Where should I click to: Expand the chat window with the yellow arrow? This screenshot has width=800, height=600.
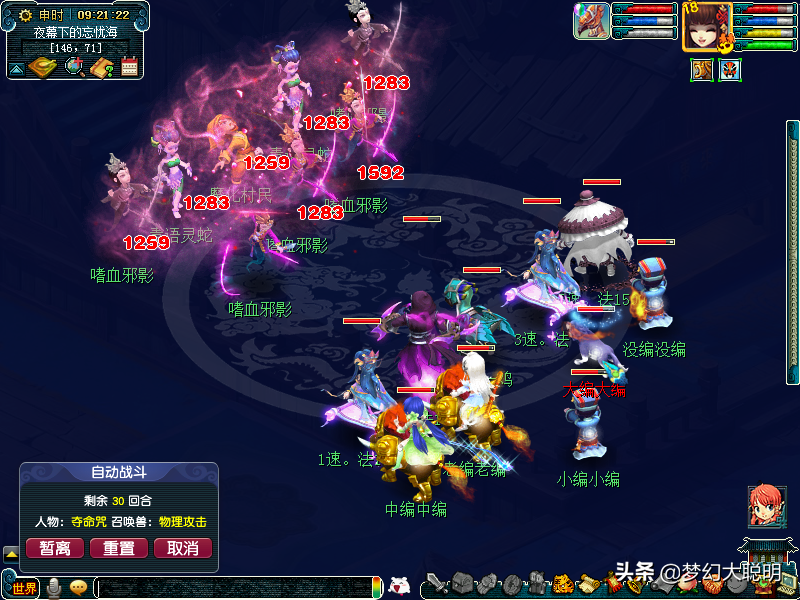pyautogui.click(x=11, y=552)
